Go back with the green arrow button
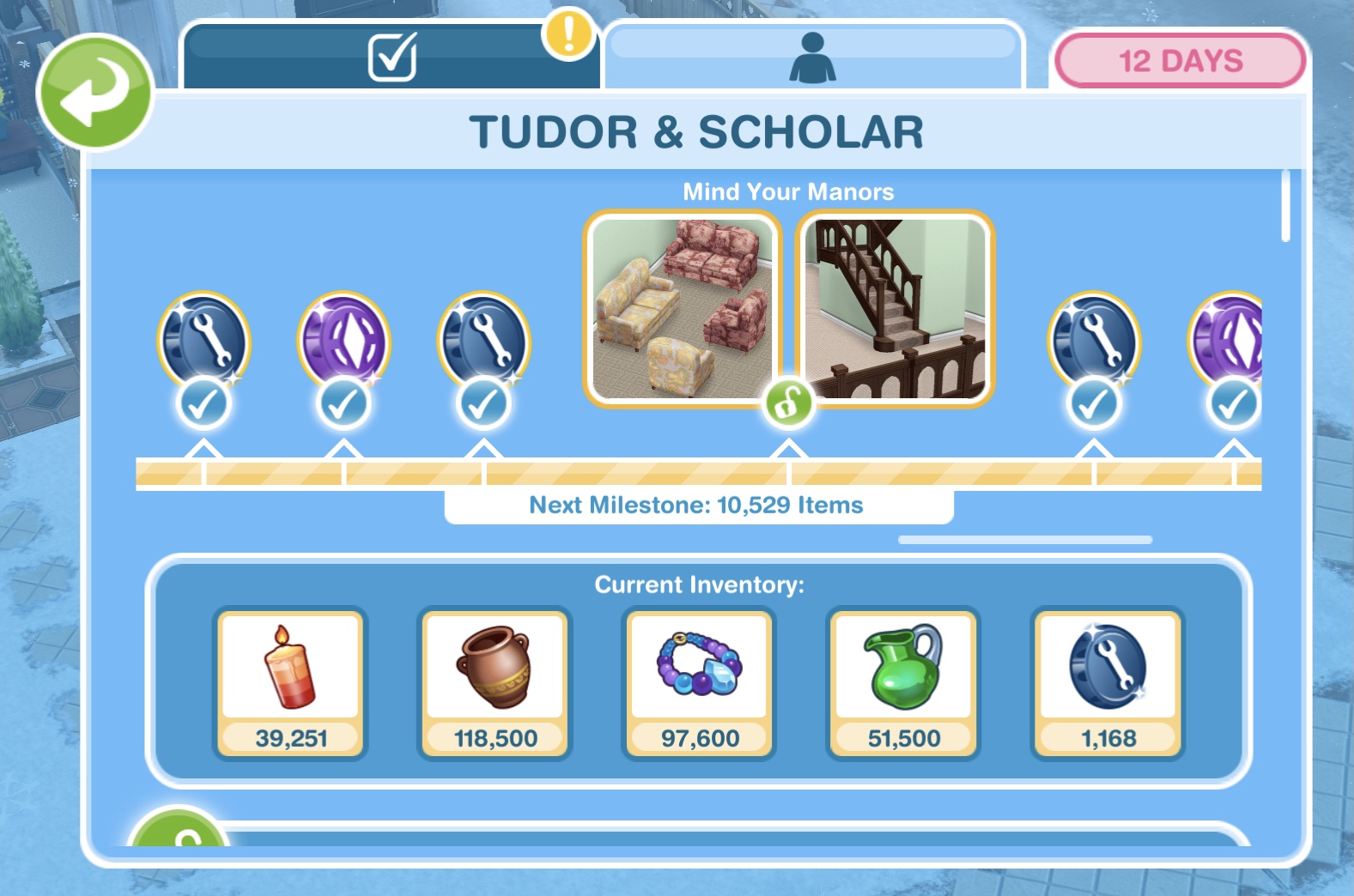The width and height of the screenshot is (1354, 896). [94, 92]
